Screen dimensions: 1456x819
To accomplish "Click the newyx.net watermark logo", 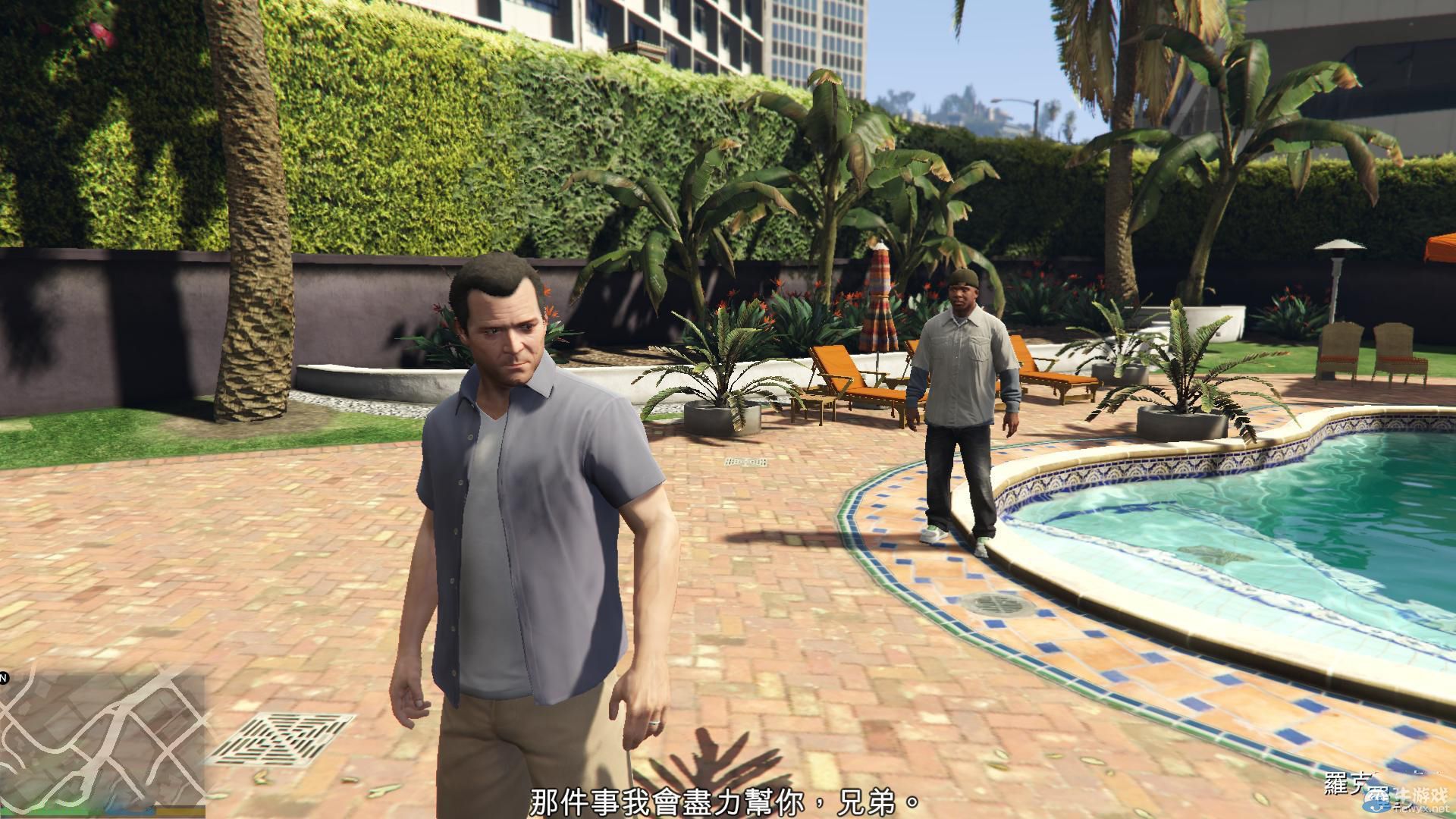I will coord(1376,801).
